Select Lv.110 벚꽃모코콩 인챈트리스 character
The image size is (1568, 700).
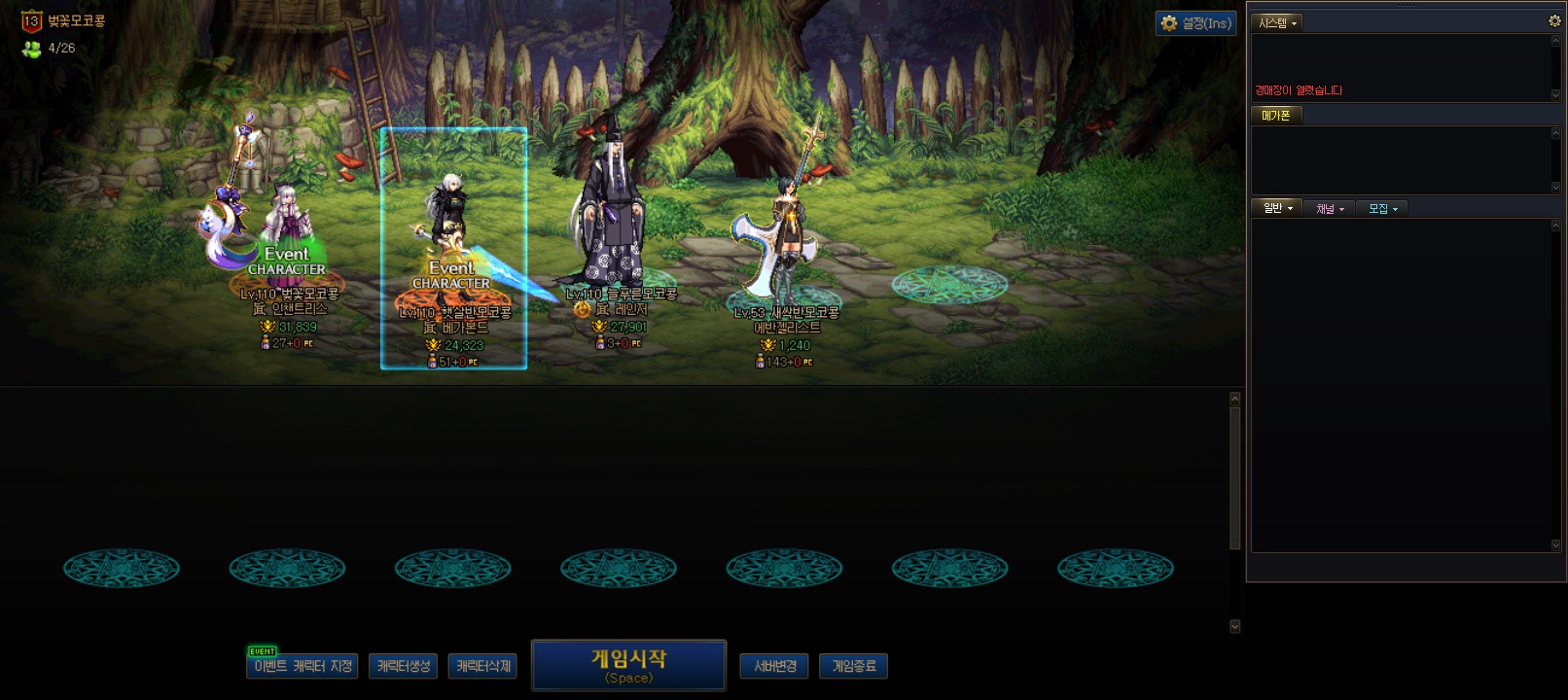point(282,233)
